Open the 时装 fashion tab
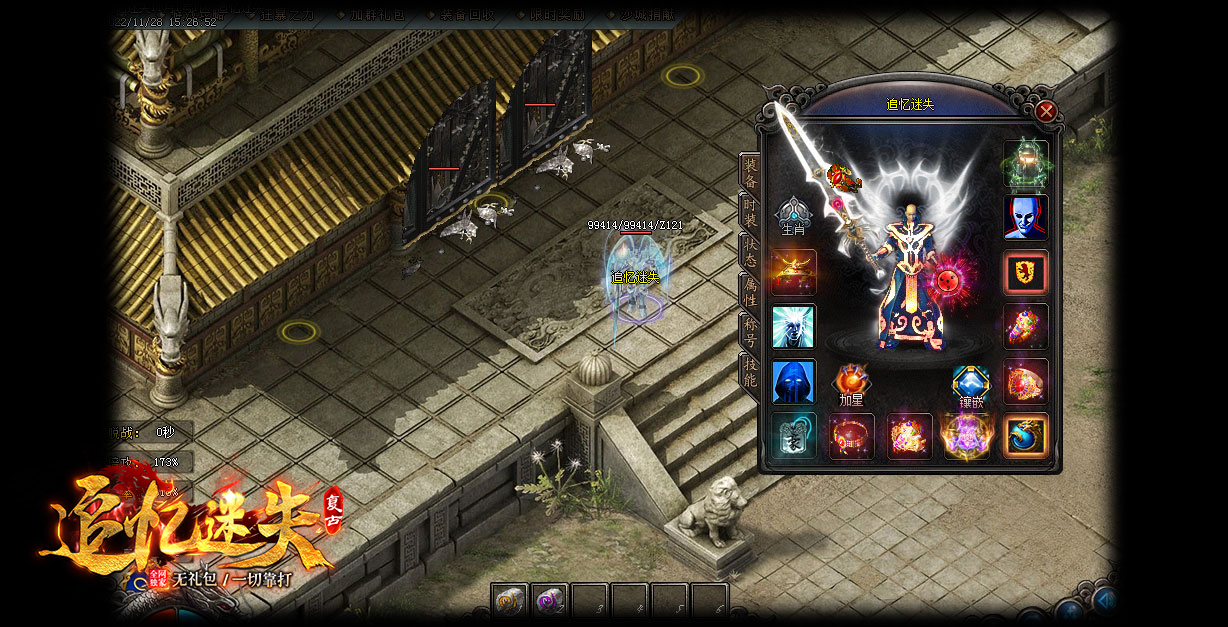The width and height of the screenshot is (1228, 627). (750, 212)
